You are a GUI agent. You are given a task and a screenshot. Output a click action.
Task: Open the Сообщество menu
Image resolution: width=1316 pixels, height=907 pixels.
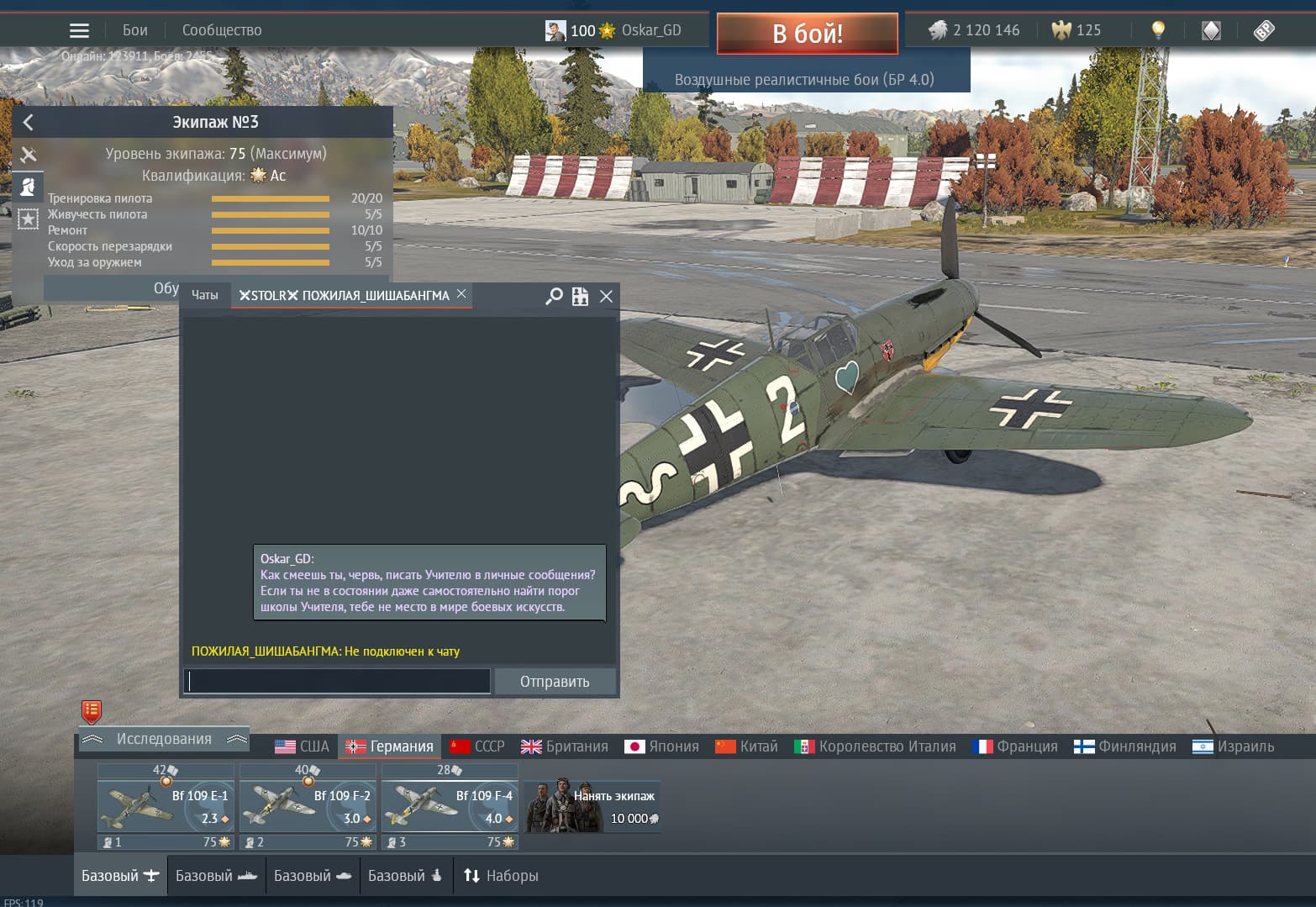(x=222, y=30)
